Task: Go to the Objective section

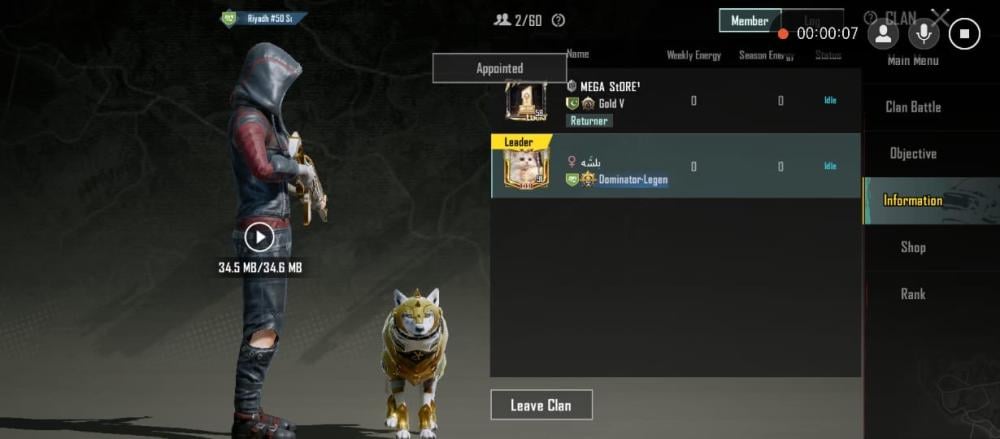Action: pos(913,154)
